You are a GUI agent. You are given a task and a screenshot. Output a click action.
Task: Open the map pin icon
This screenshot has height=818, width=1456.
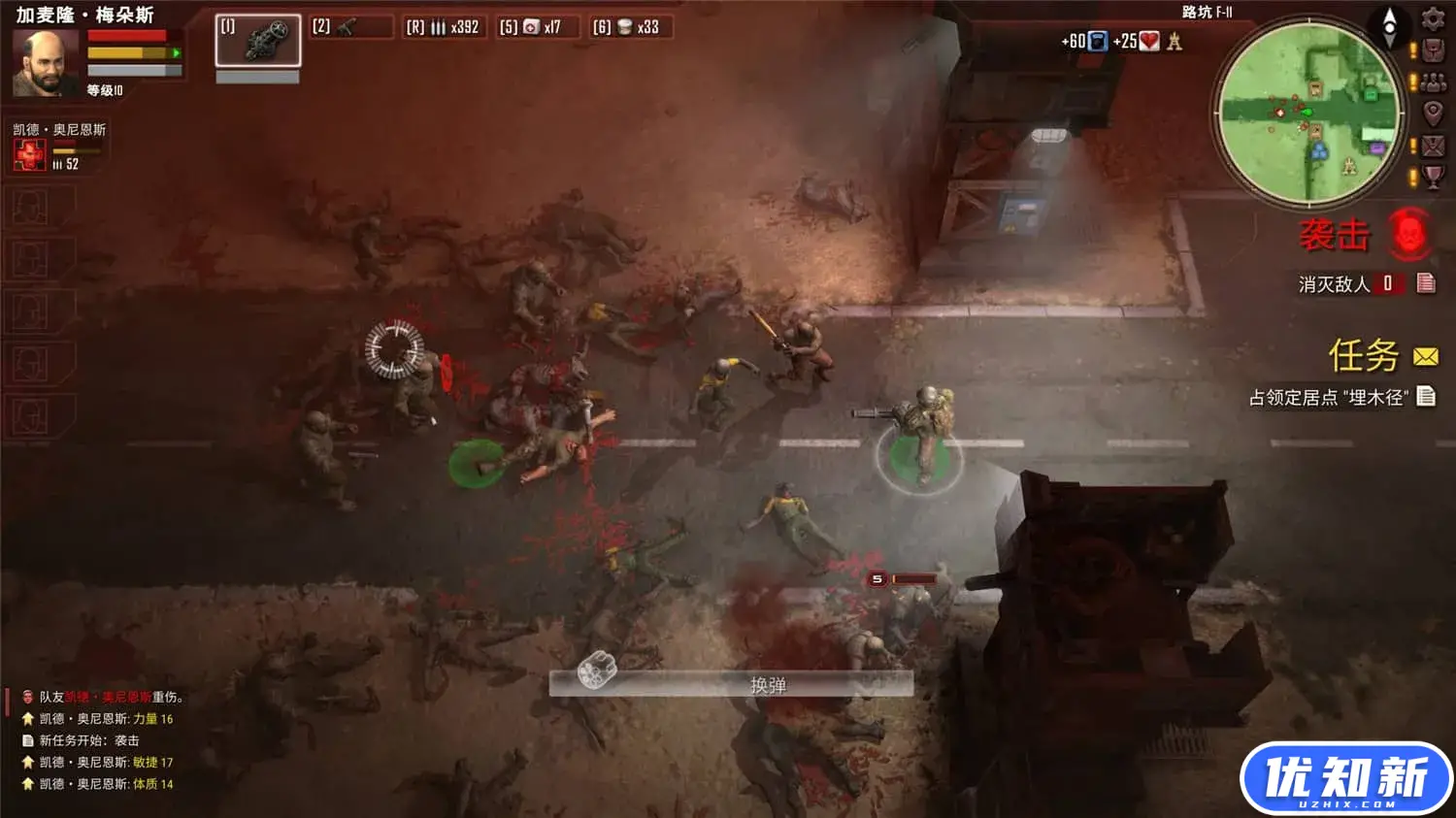[x=1433, y=114]
